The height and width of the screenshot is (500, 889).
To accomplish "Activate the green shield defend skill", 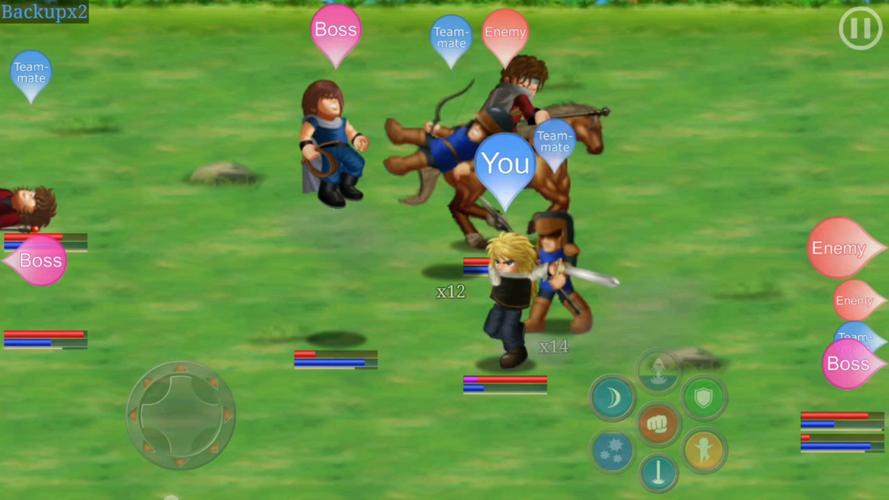I will [704, 398].
